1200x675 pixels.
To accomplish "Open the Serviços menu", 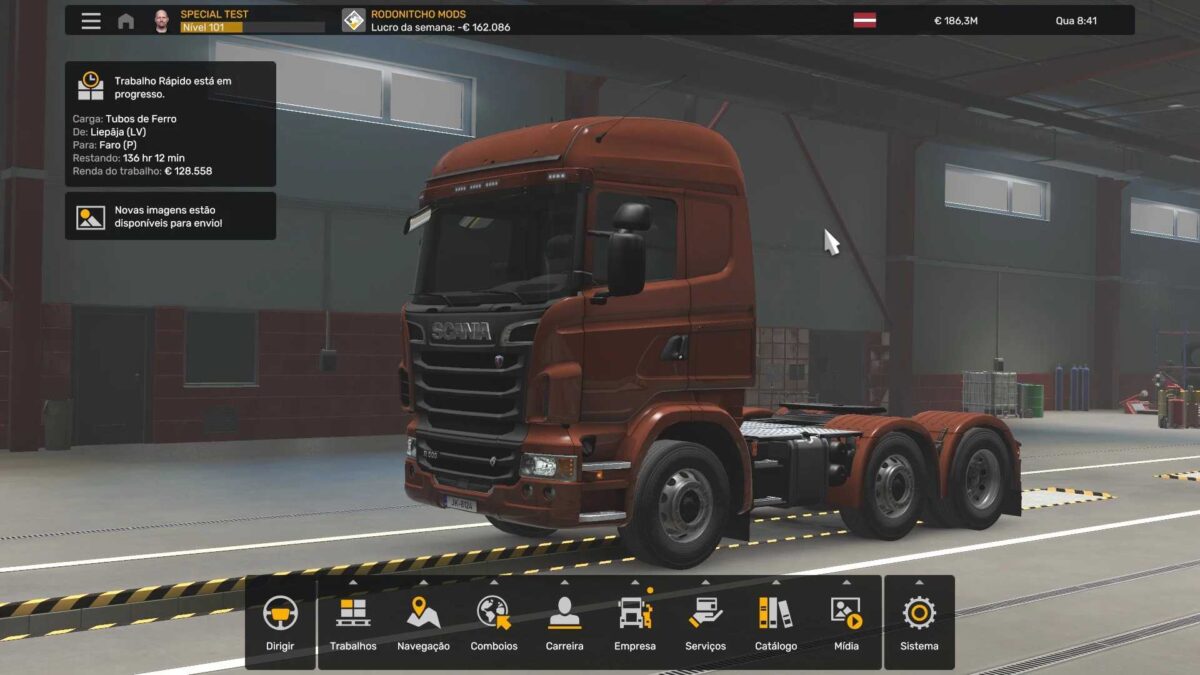I will [x=705, y=622].
